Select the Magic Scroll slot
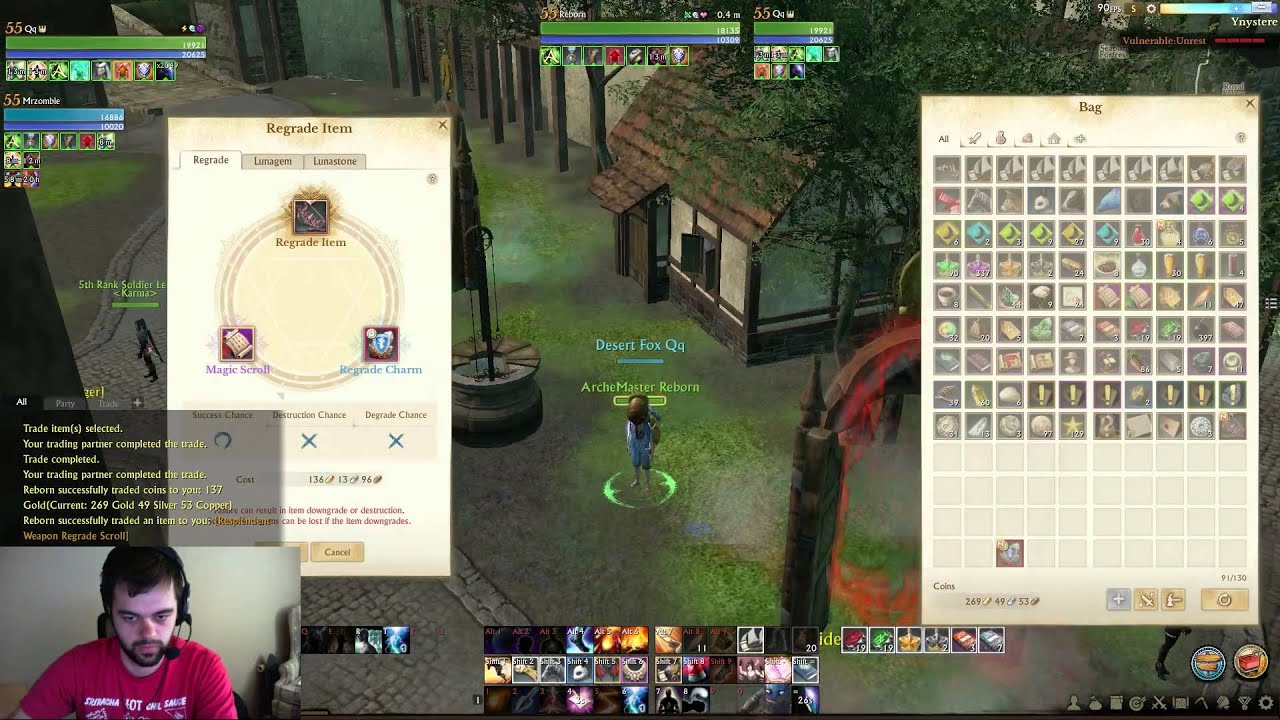The image size is (1280, 720). [x=237, y=344]
